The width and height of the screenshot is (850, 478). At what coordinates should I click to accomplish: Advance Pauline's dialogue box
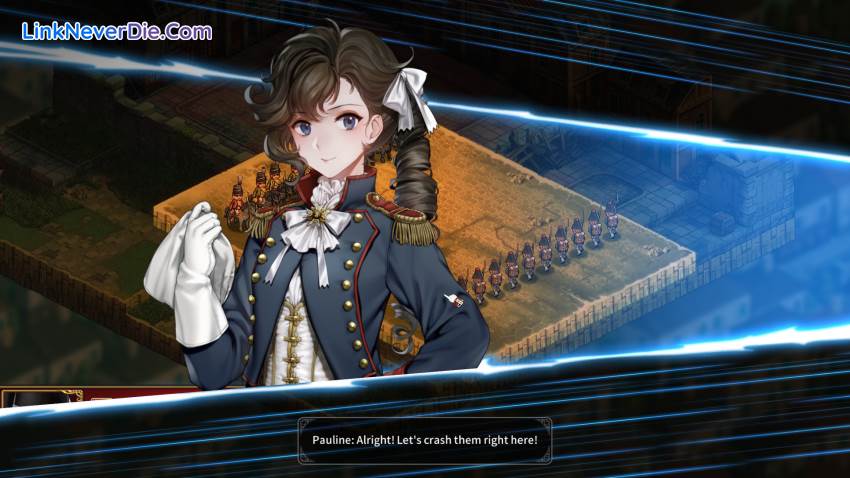coord(424,440)
